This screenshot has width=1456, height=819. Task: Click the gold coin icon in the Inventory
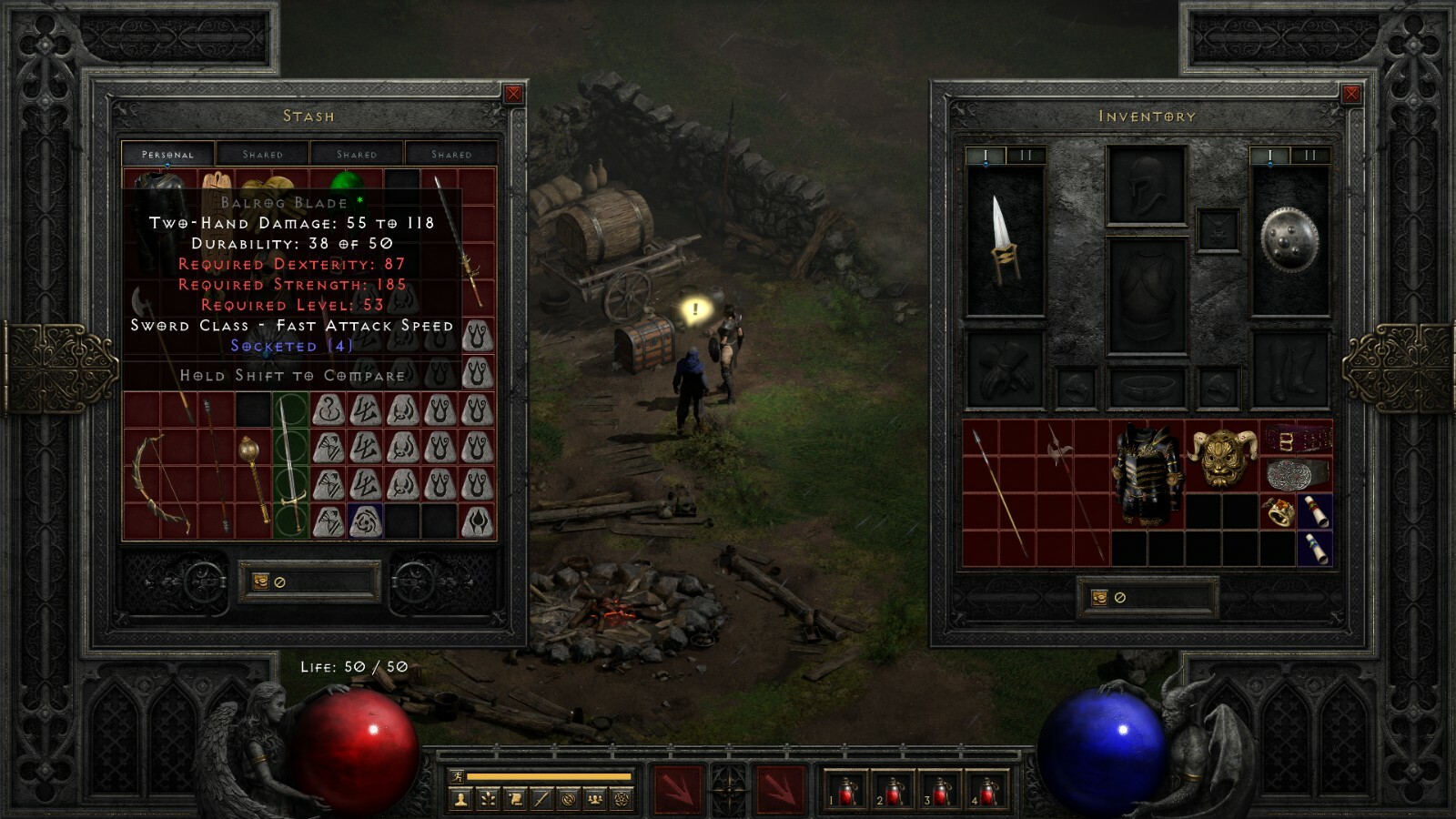point(1101,598)
